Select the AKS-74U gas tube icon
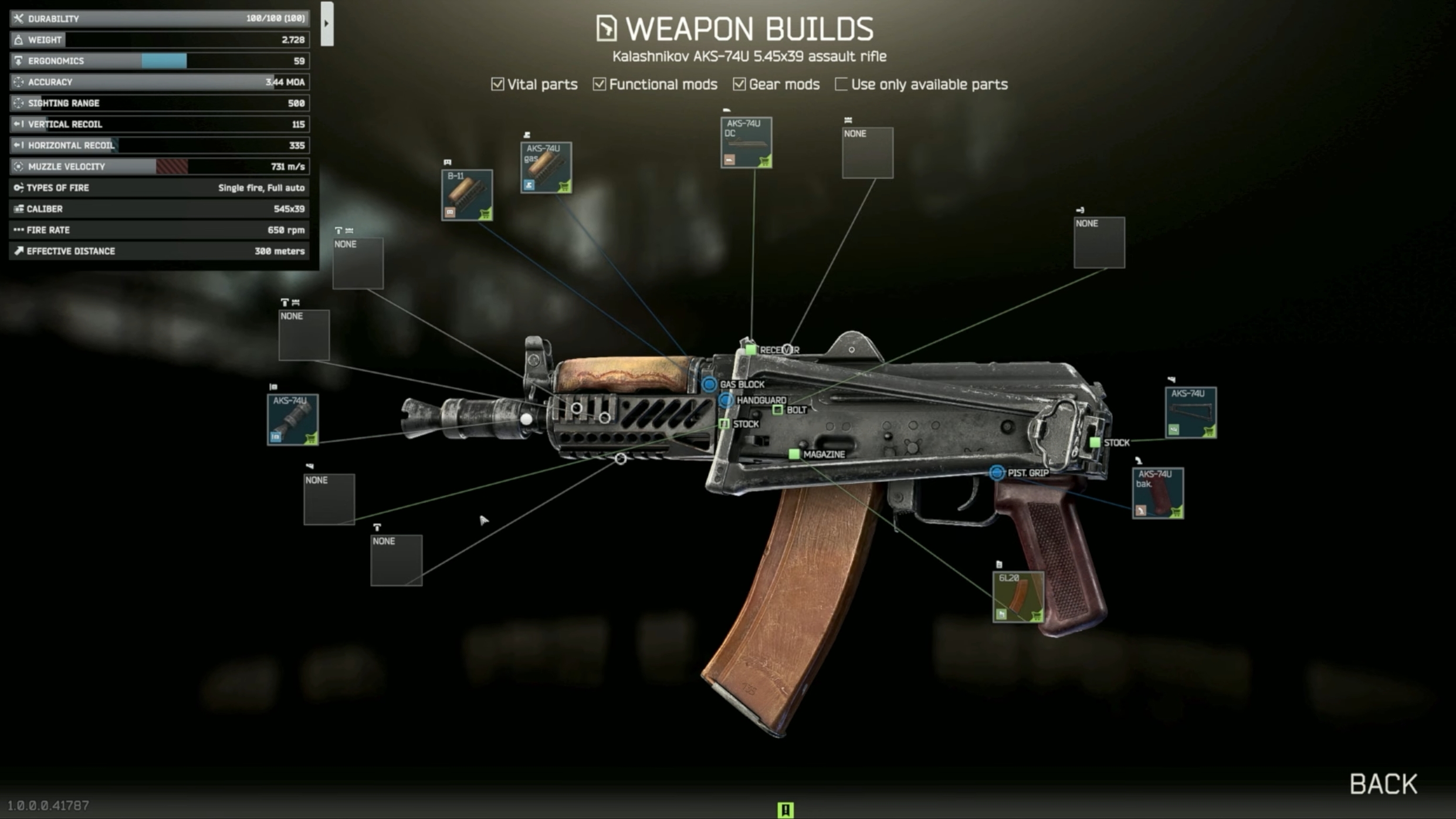1456x819 pixels. 546,168
